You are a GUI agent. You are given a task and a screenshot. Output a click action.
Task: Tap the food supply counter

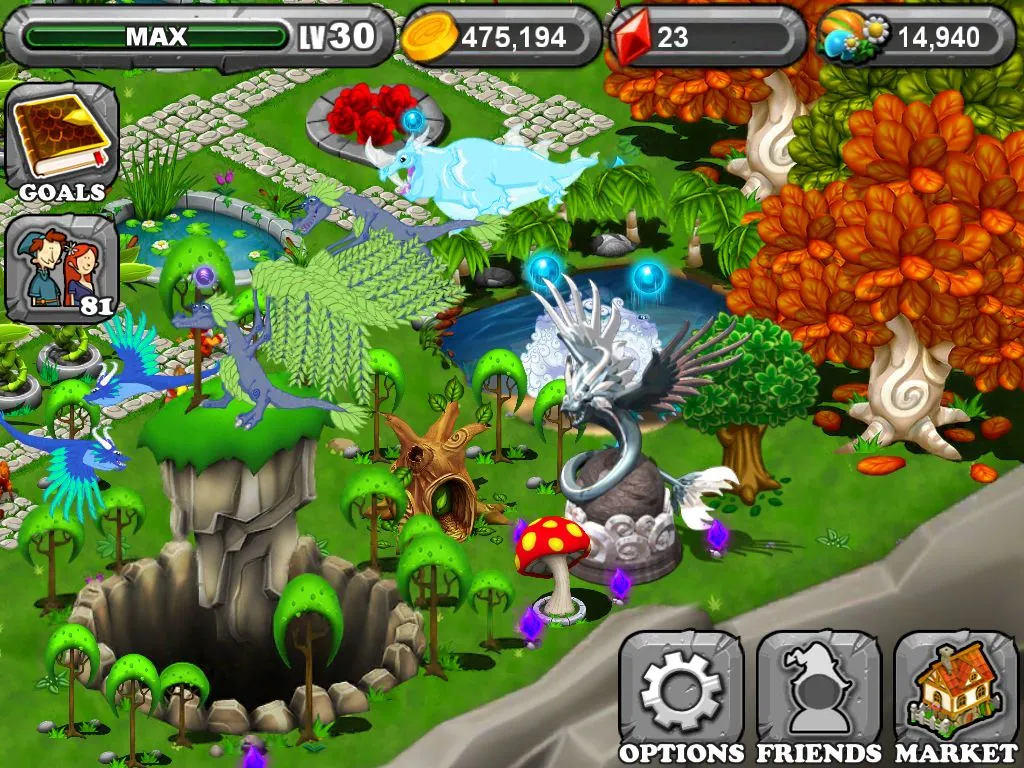[915, 37]
